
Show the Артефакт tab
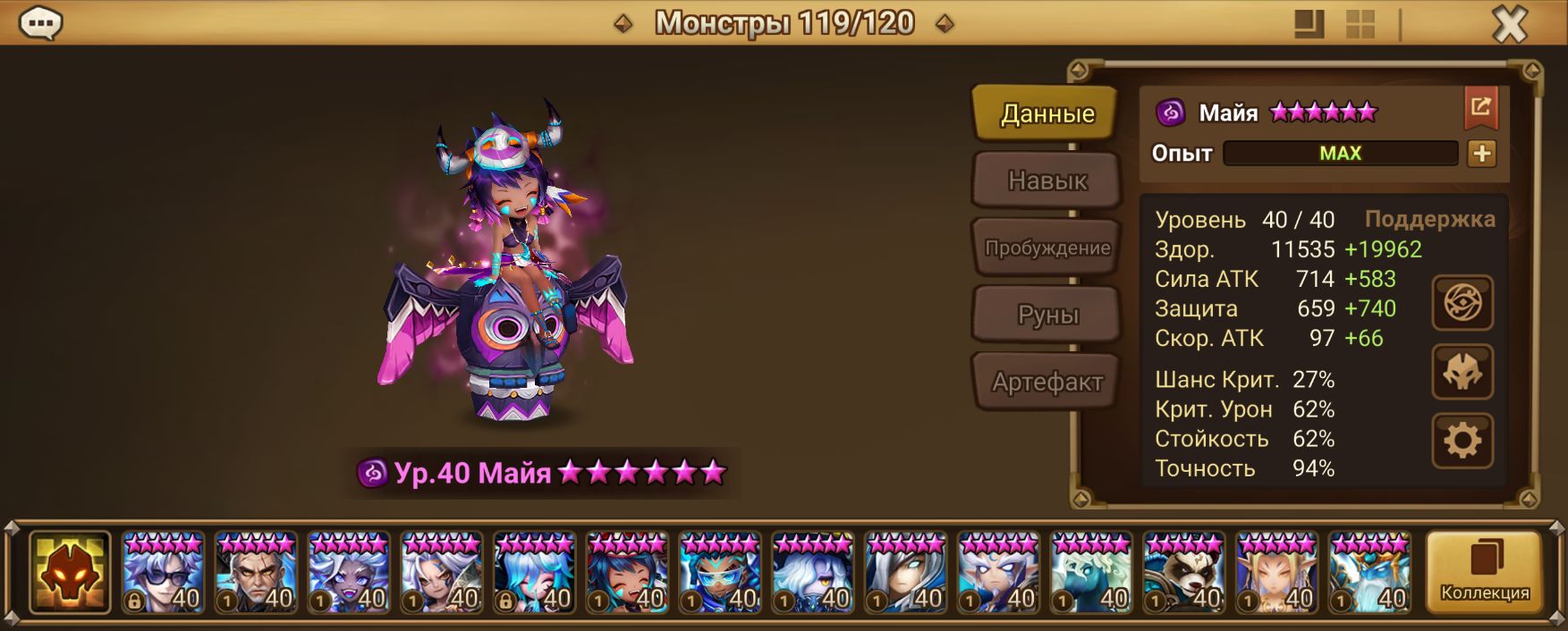tap(1047, 382)
